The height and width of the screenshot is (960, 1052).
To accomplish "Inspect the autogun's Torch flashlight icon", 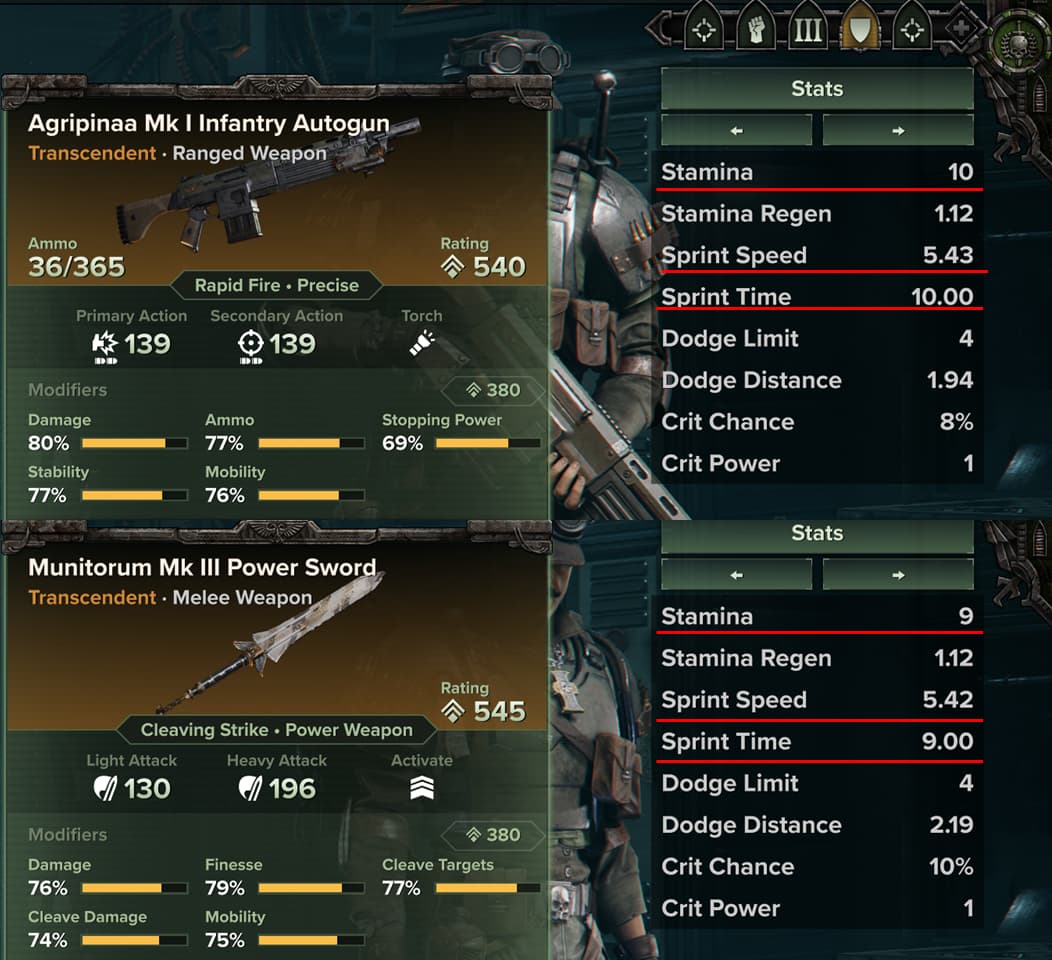I will [421, 344].
